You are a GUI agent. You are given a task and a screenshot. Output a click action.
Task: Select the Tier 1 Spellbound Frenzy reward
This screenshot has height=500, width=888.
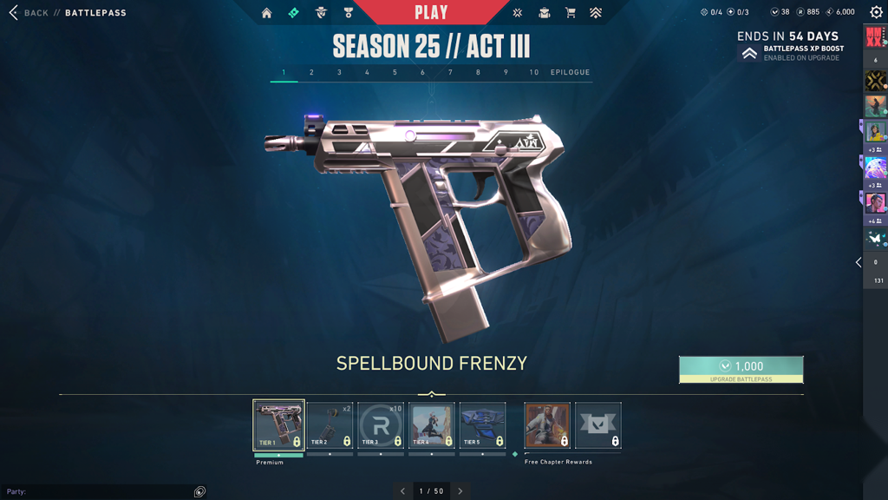tap(279, 425)
